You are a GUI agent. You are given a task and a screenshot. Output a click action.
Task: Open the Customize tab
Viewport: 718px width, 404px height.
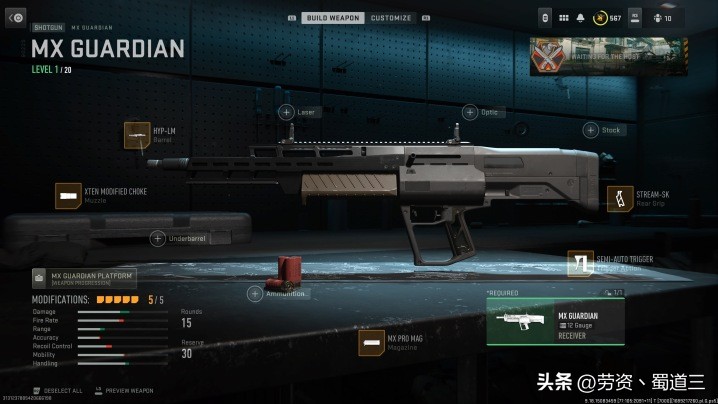point(390,18)
